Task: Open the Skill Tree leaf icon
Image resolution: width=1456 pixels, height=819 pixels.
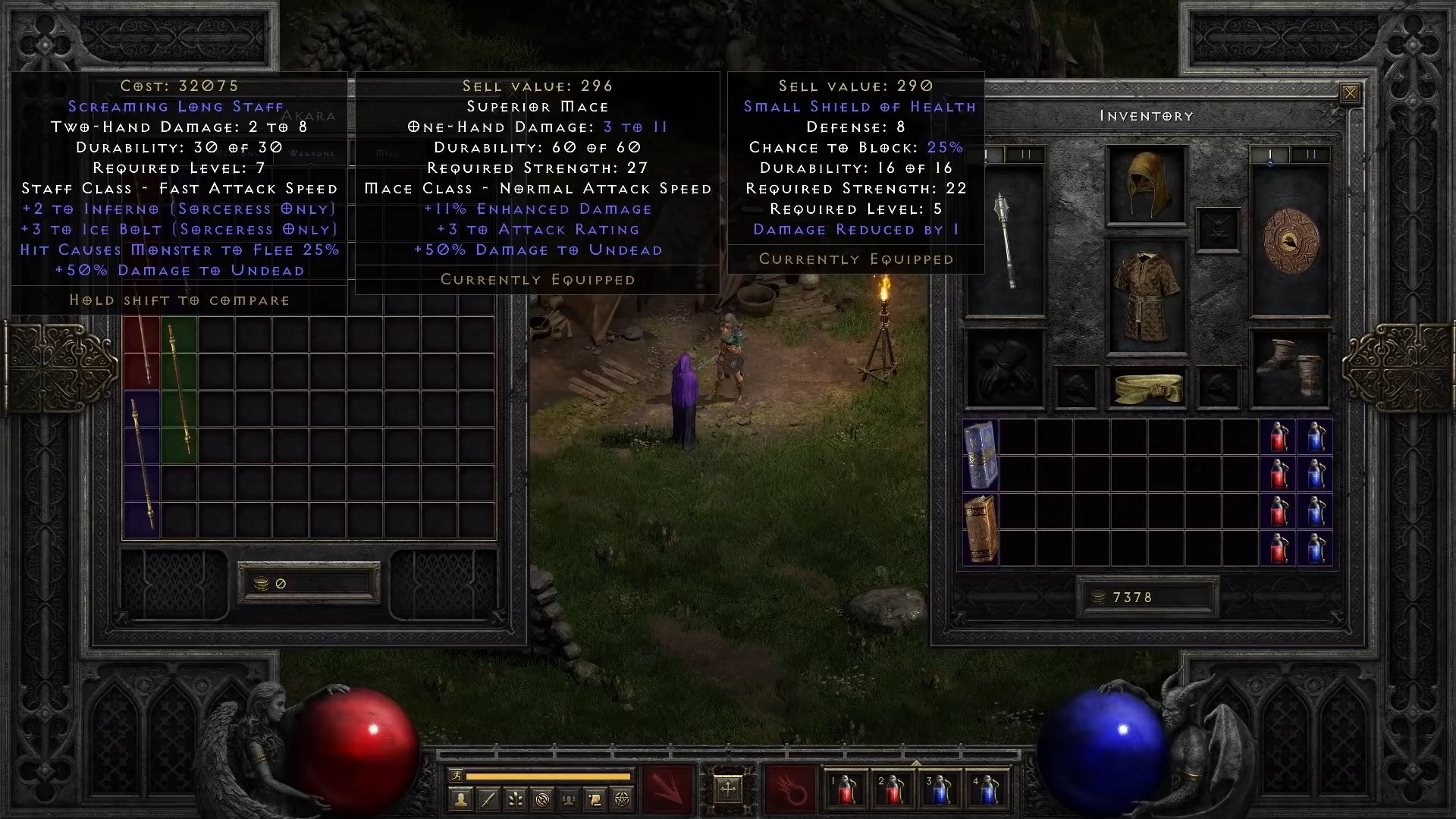Action: (x=514, y=799)
